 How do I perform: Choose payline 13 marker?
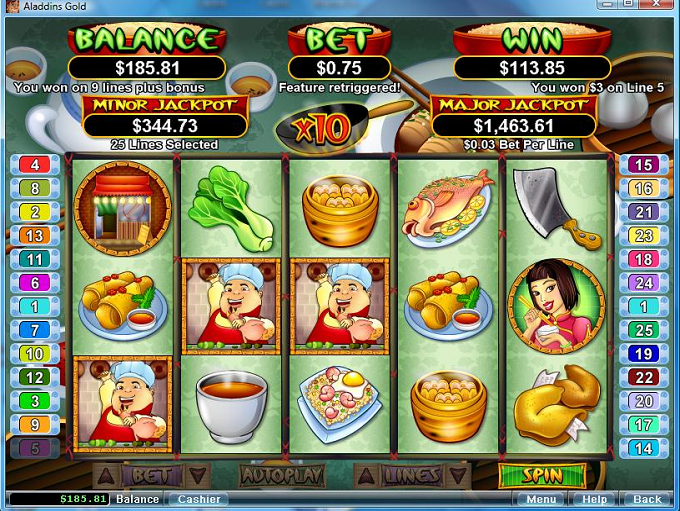click(x=34, y=236)
